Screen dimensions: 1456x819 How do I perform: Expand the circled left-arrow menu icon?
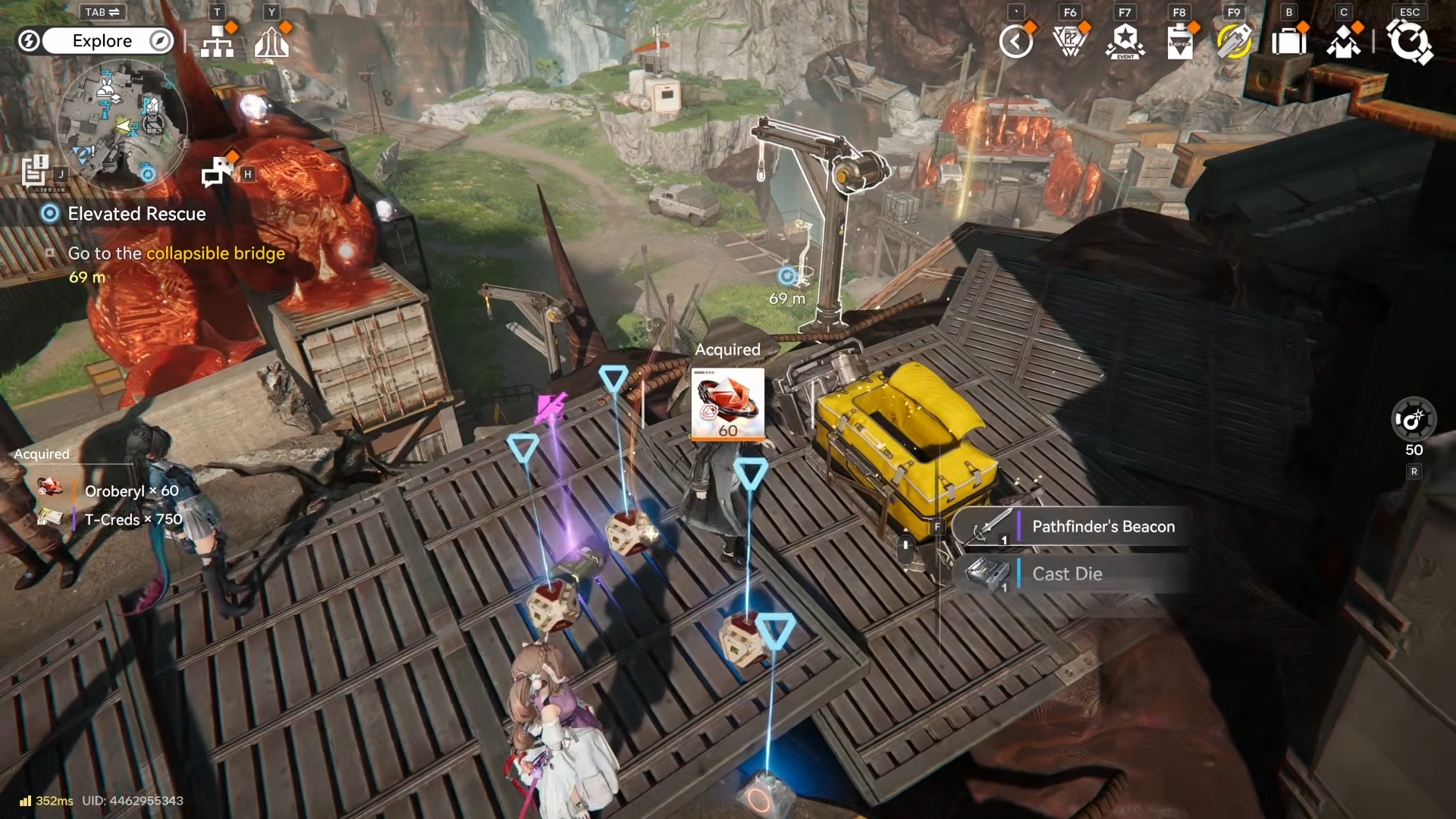point(1015,42)
